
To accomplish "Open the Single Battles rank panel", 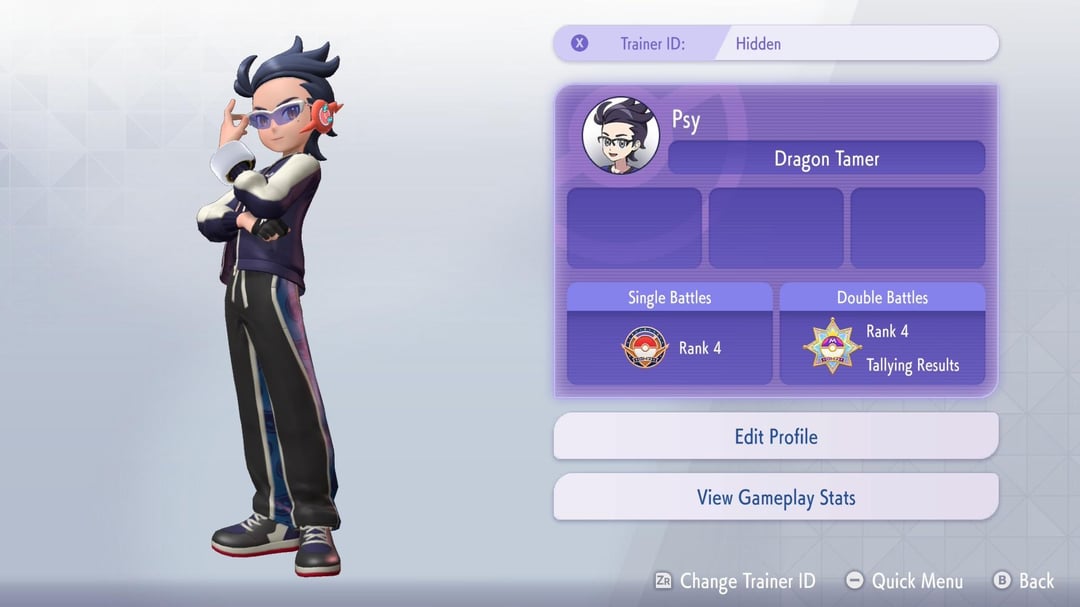I will (x=669, y=334).
